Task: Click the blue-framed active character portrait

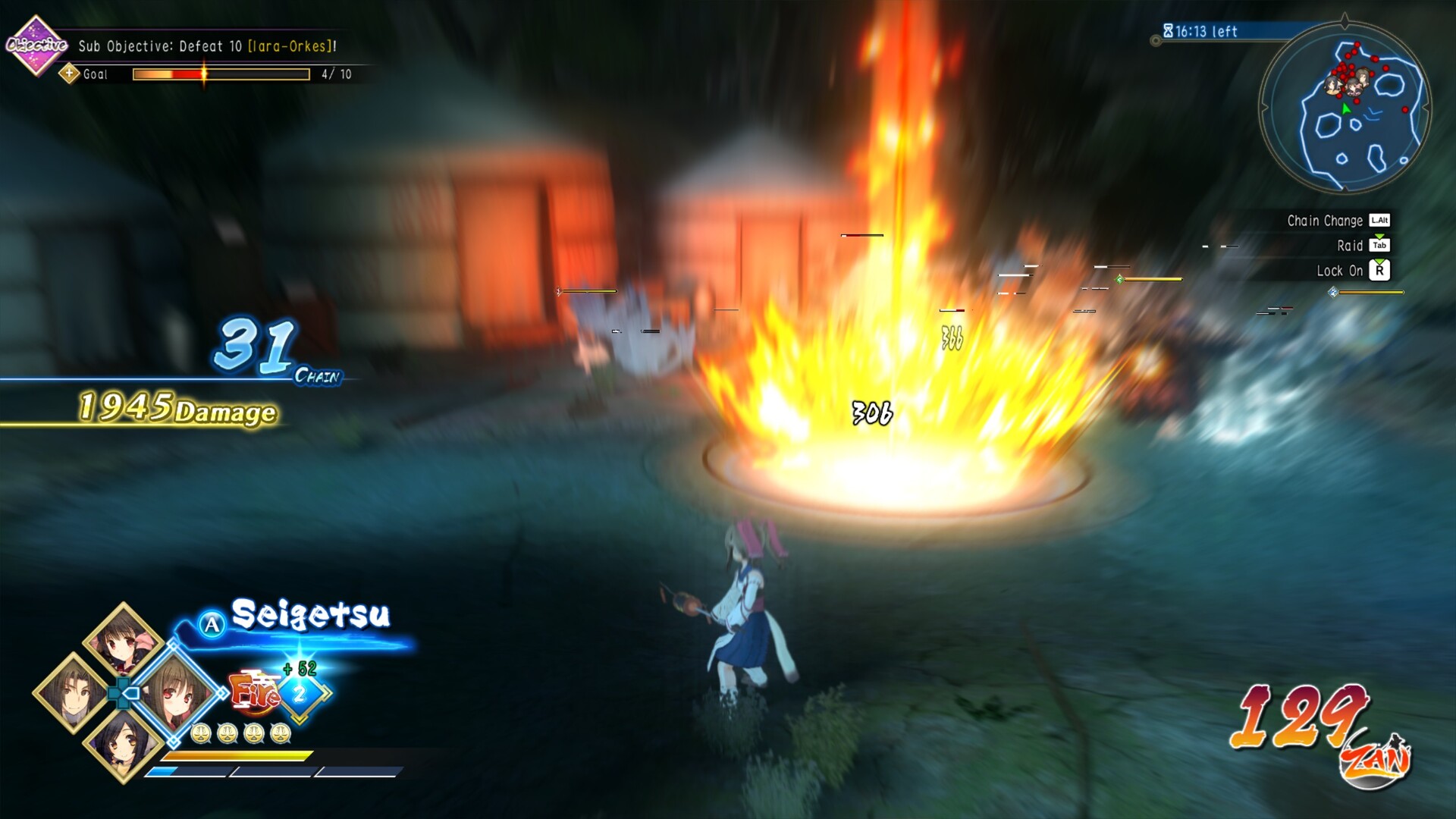Action: 173,692
